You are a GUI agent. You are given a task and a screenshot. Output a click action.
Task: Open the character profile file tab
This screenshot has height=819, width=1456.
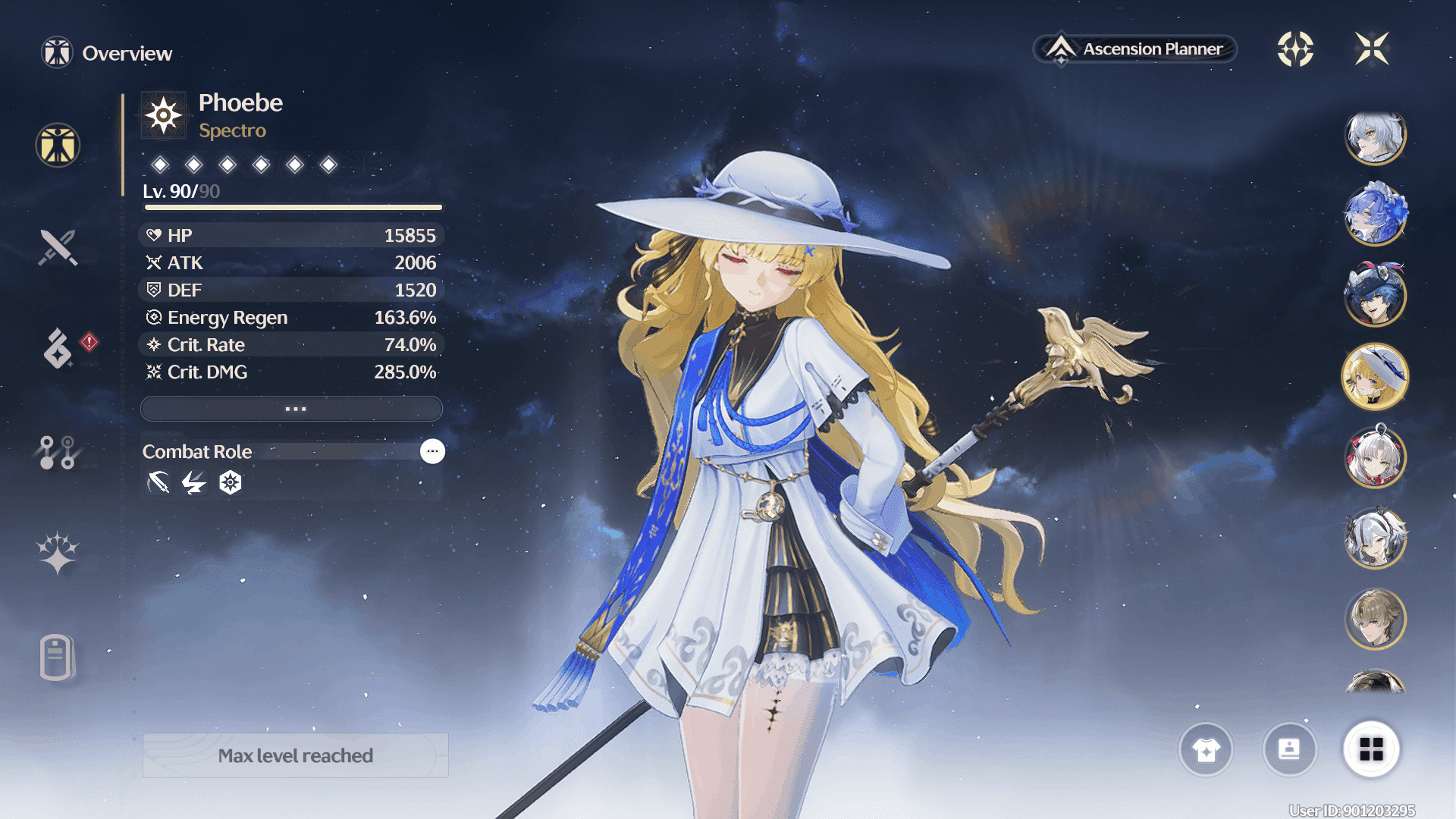tap(58, 657)
